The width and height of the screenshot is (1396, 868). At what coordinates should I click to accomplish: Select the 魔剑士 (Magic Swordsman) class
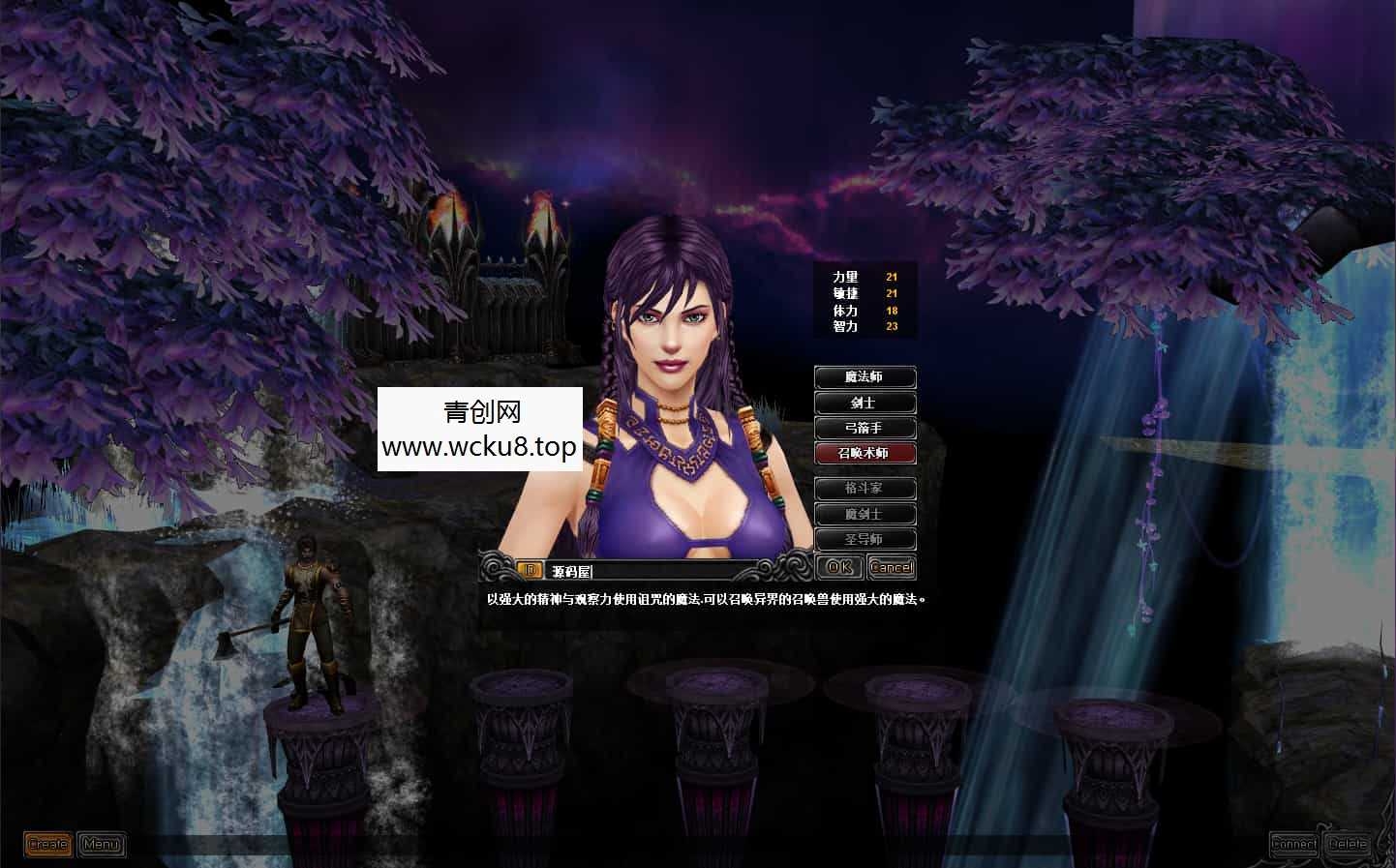865,514
